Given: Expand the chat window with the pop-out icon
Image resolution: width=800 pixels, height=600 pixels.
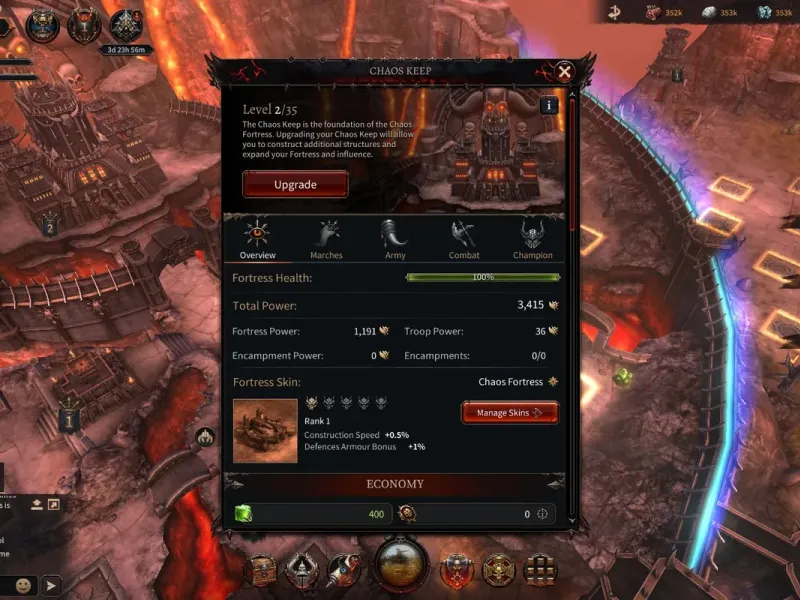Looking at the screenshot, I should coord(54,503).
